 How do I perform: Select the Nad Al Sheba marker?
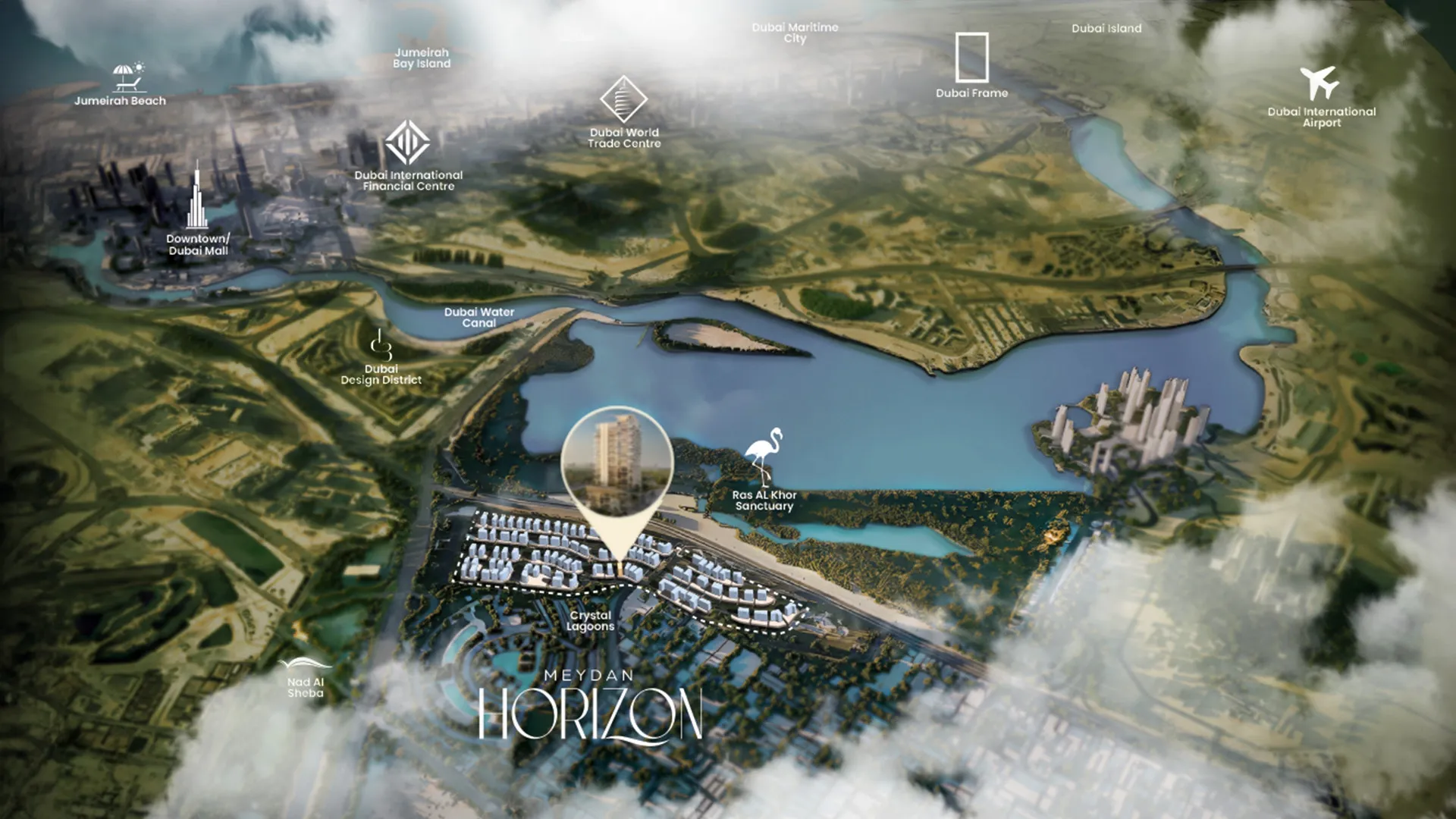click(305, 666)
